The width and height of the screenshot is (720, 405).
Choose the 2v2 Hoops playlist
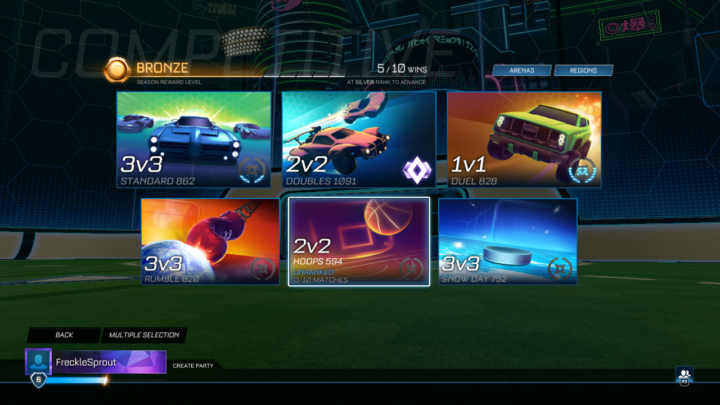(359, 241)
